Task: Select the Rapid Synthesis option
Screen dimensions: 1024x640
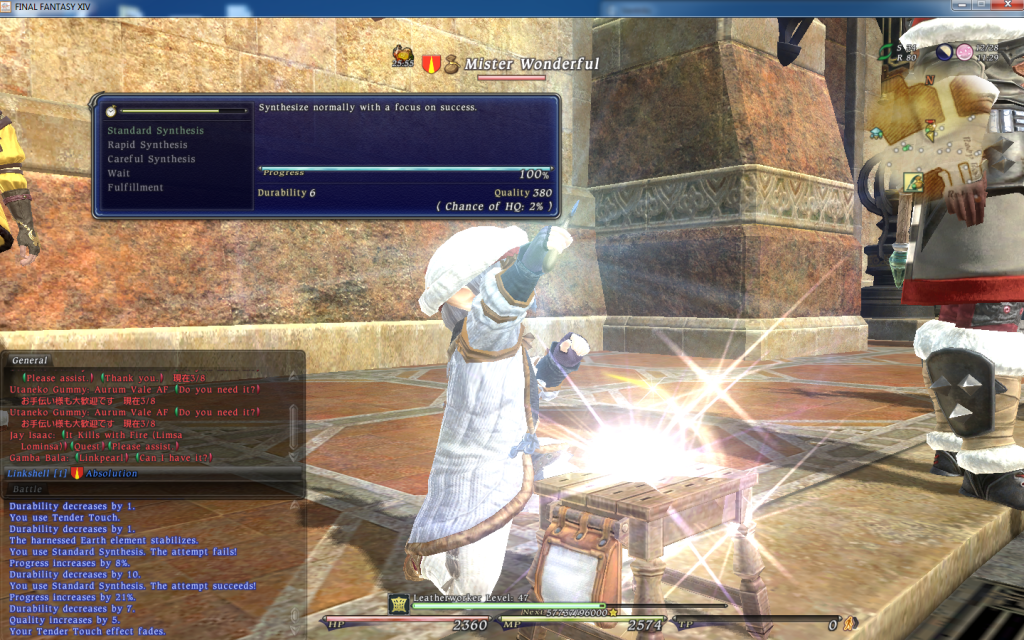Action: [x=147, y=145]
